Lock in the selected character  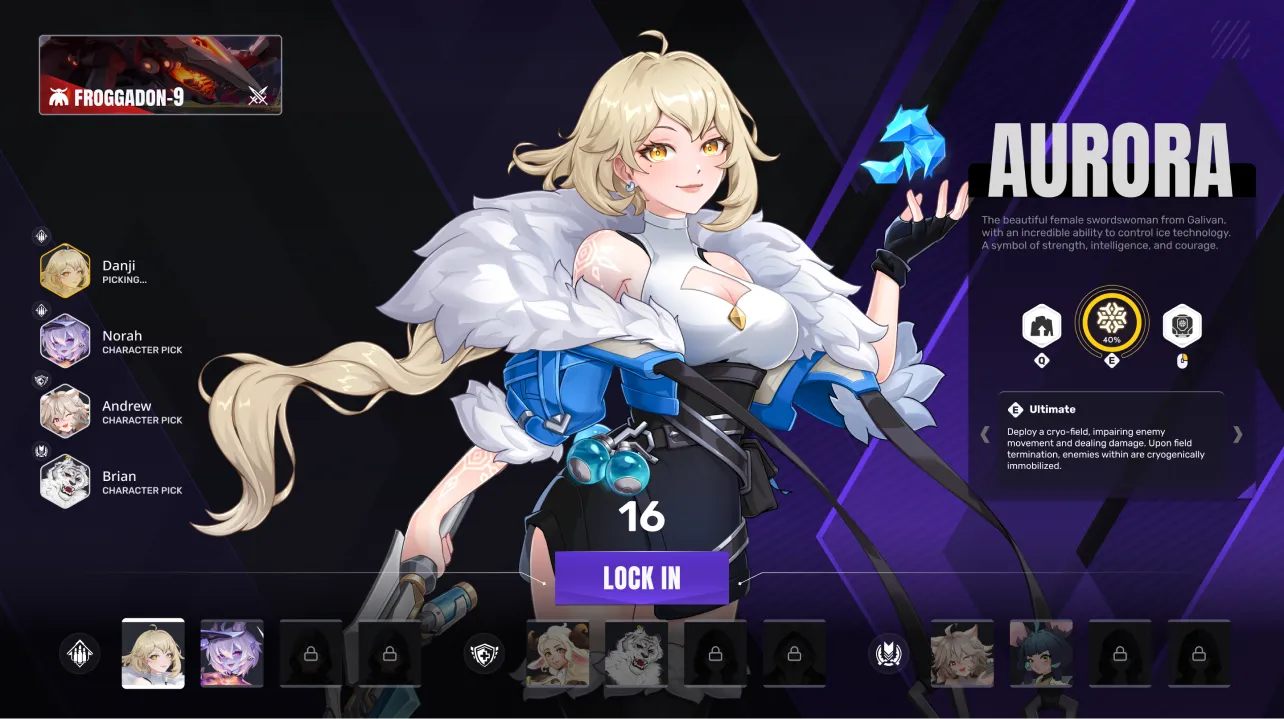pyautogui.click(x=641, y=578)
